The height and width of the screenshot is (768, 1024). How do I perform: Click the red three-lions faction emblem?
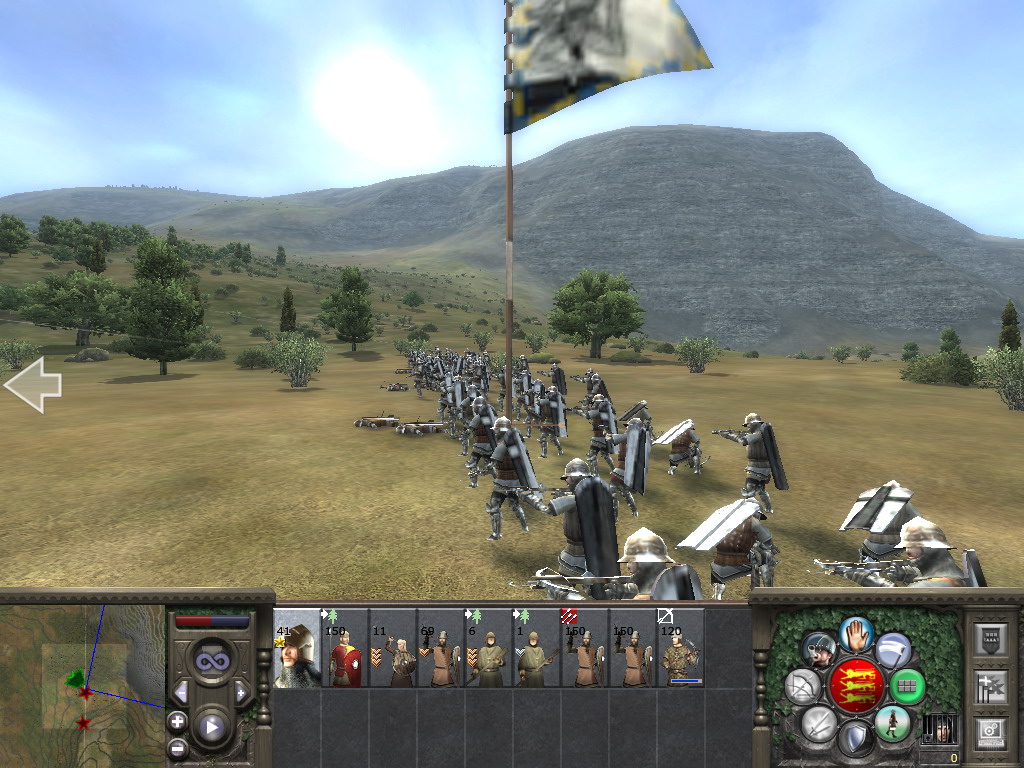pyautogui.click(x=857, y=685)
